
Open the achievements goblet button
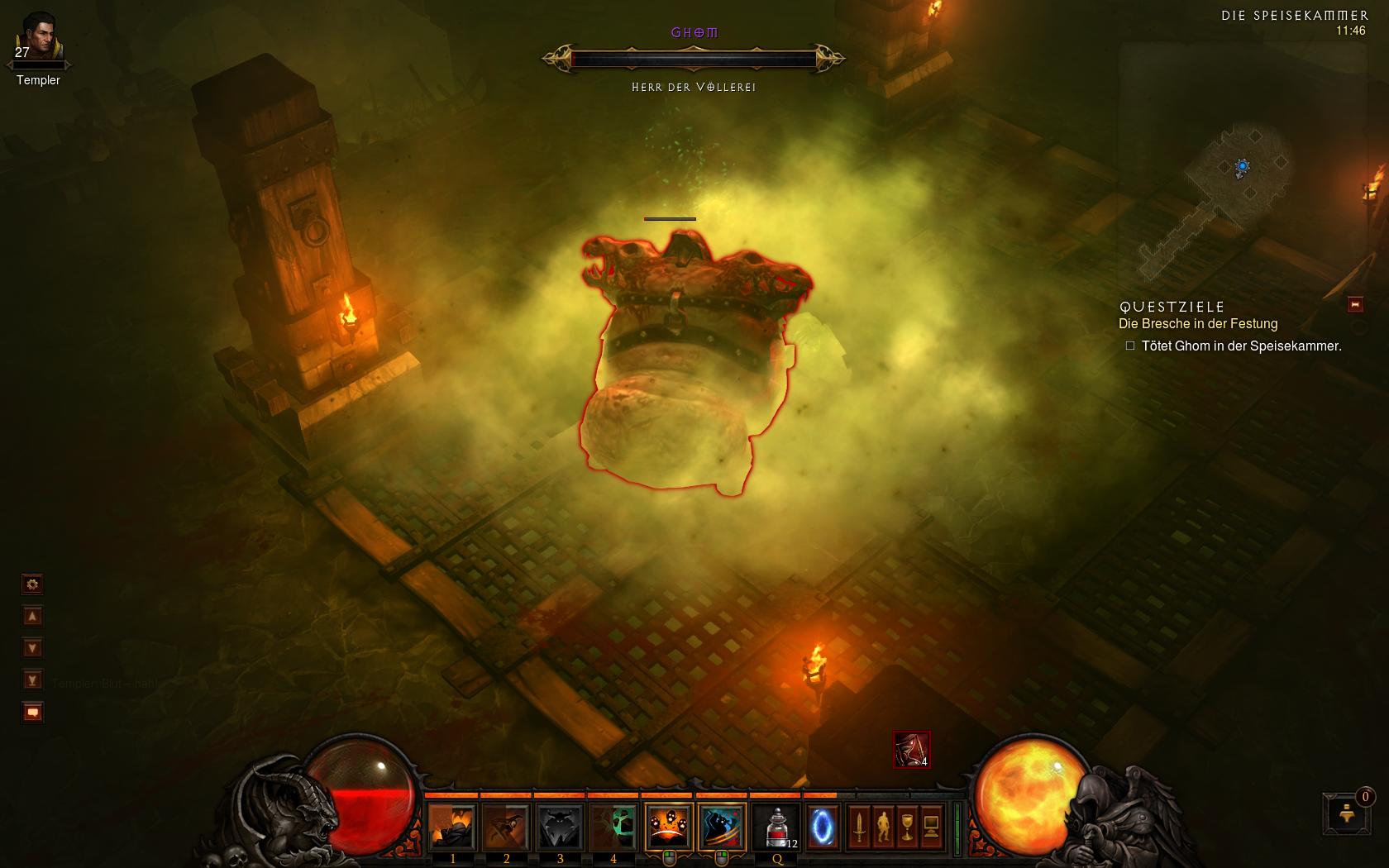907,825
